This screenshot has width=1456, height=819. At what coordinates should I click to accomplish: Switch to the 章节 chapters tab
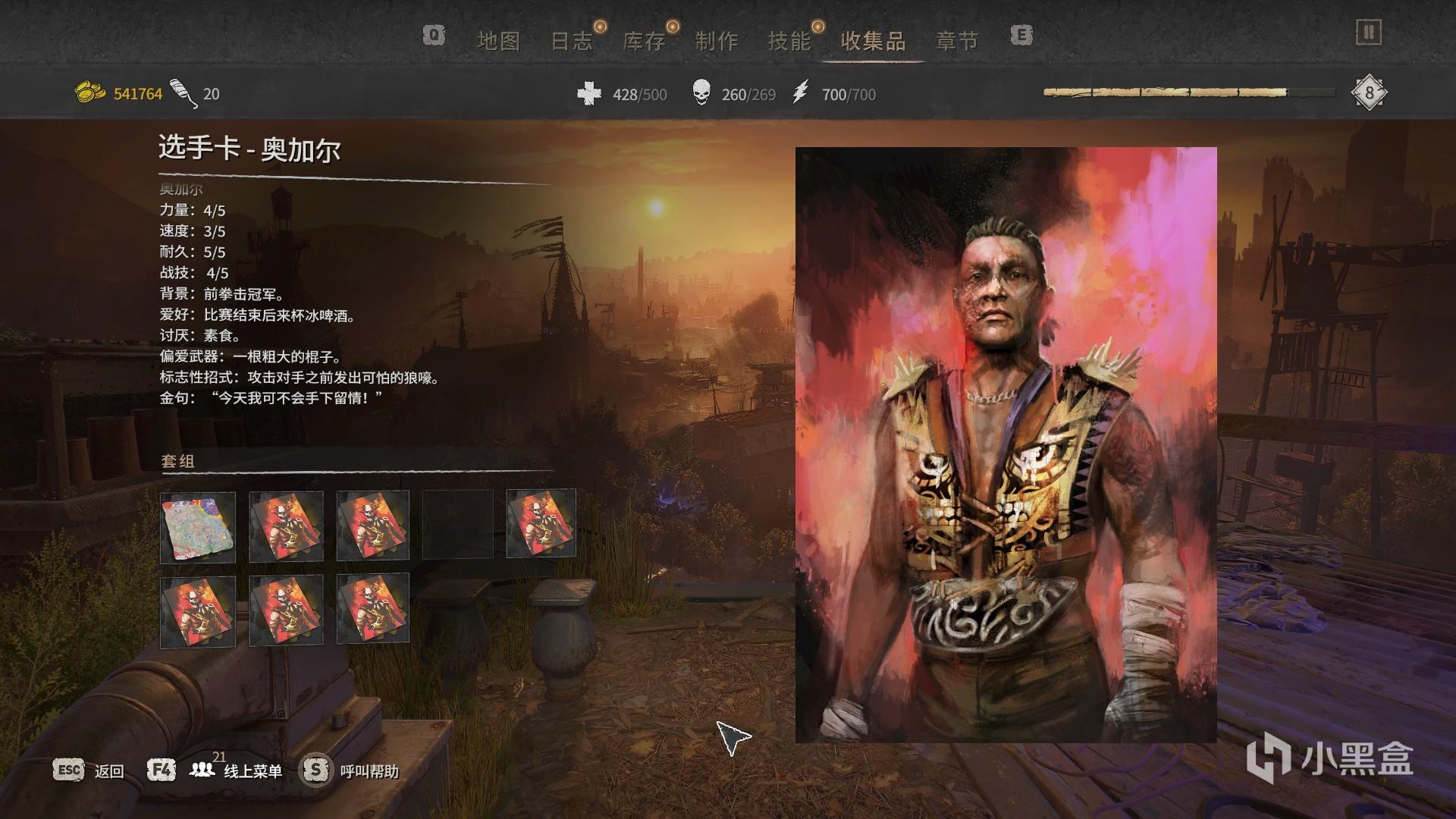[x=957, y=41]
